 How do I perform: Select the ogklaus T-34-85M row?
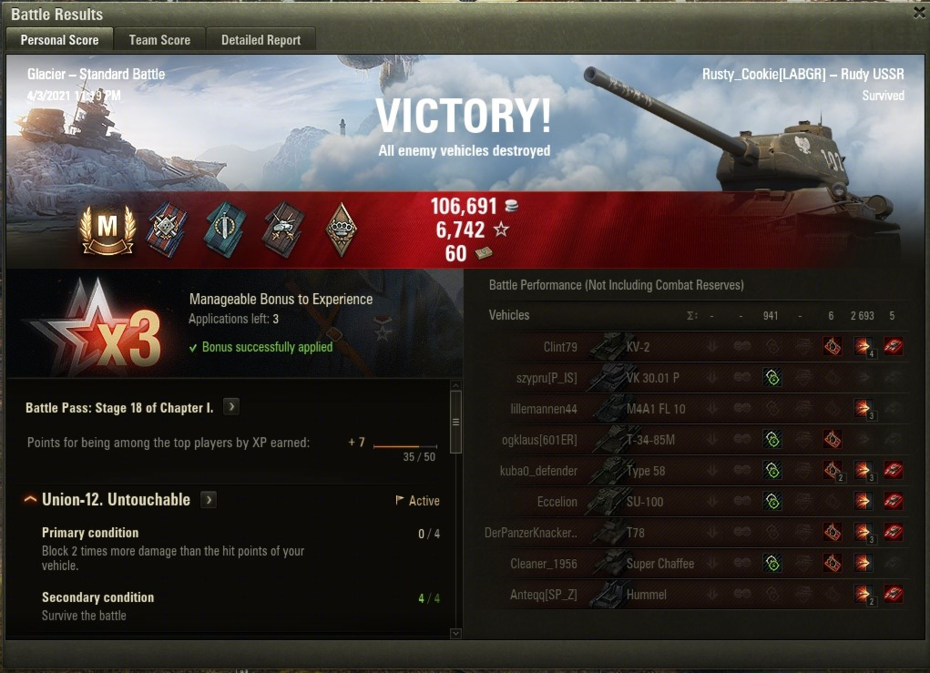[x=650, y=440]
